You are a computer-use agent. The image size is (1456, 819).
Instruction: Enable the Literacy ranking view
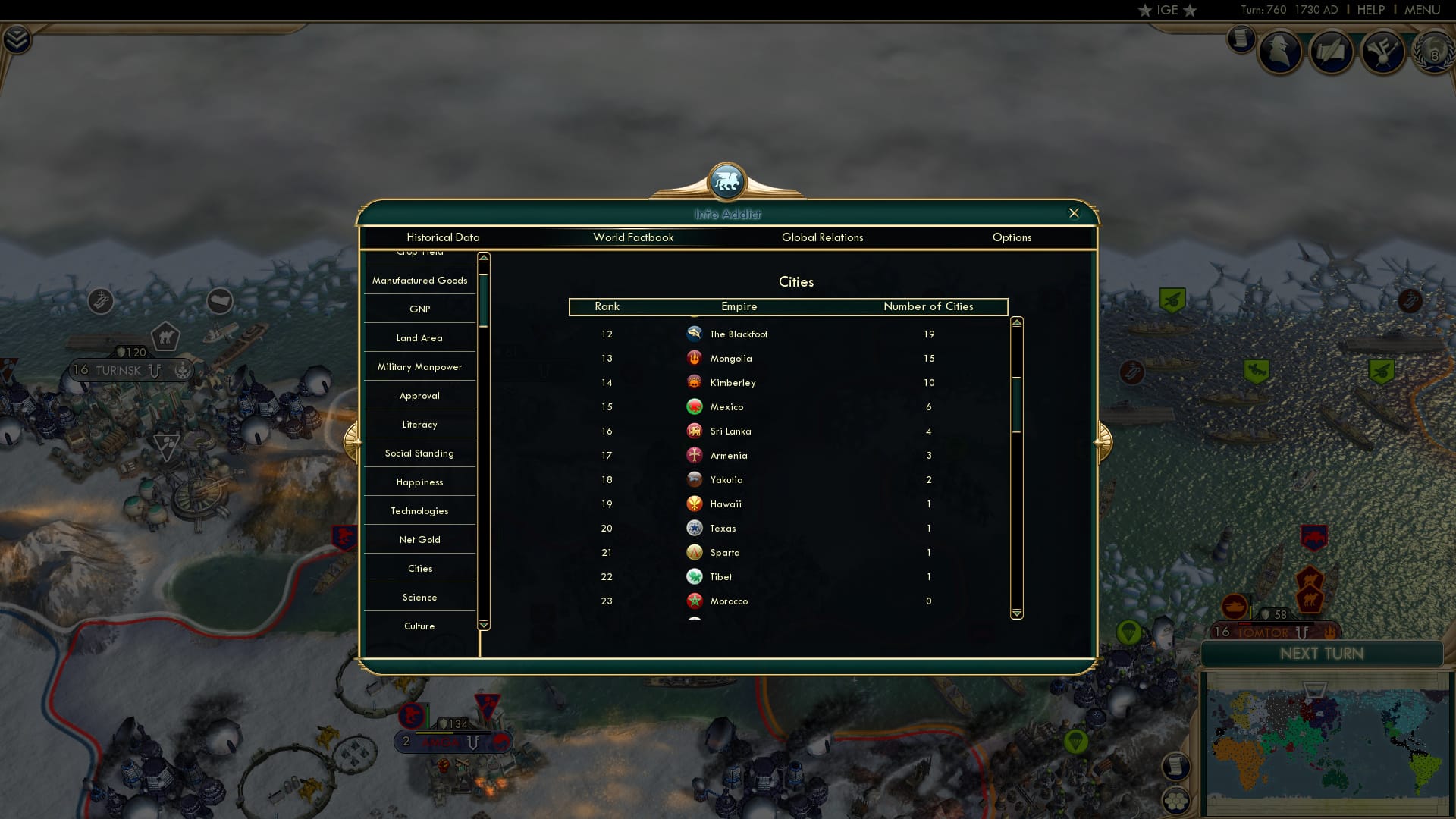(x=419, y=424)
